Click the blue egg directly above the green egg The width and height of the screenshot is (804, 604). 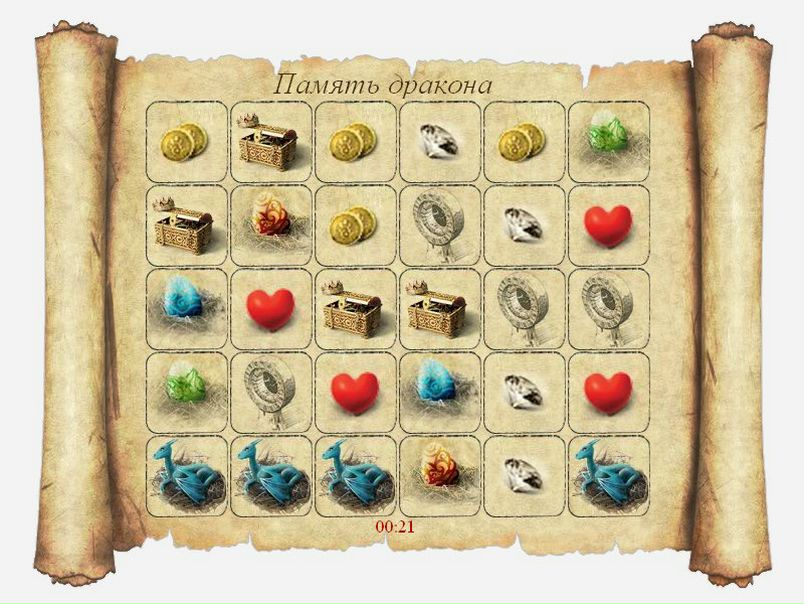coord(186,308)
